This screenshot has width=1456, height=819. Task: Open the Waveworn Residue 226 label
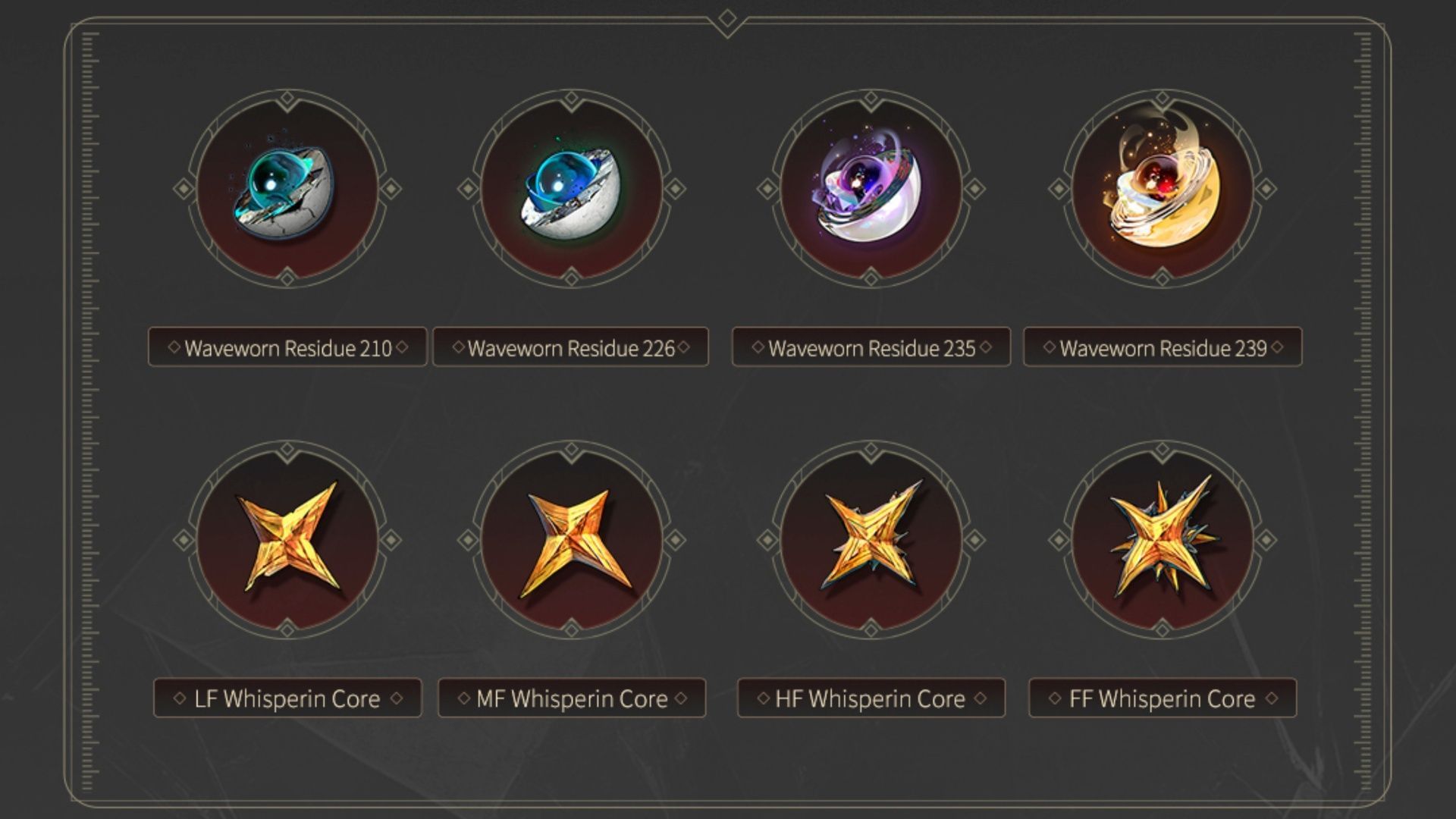click(x=570, y=347)
